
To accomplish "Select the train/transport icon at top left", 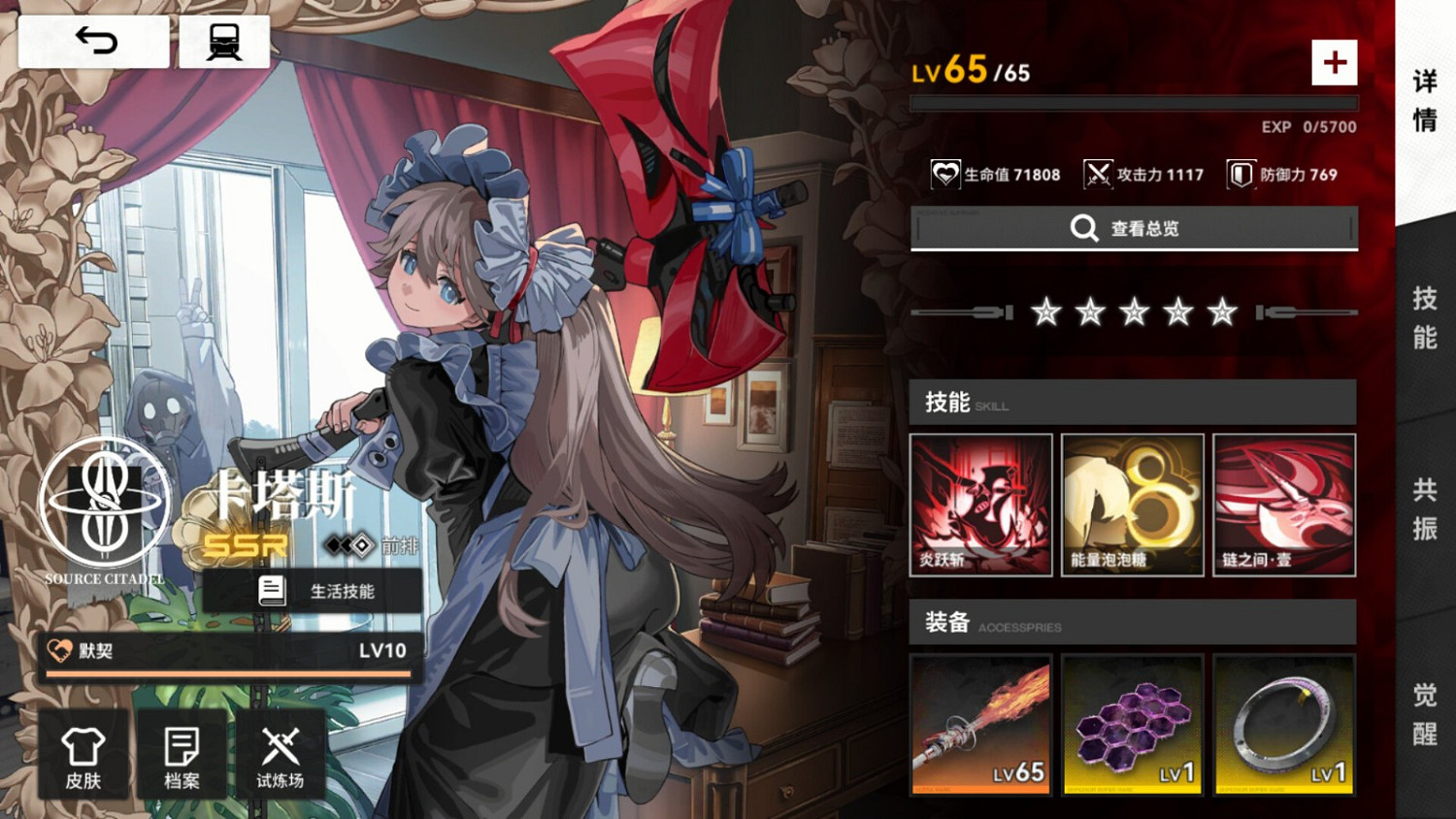I will 223,41.
